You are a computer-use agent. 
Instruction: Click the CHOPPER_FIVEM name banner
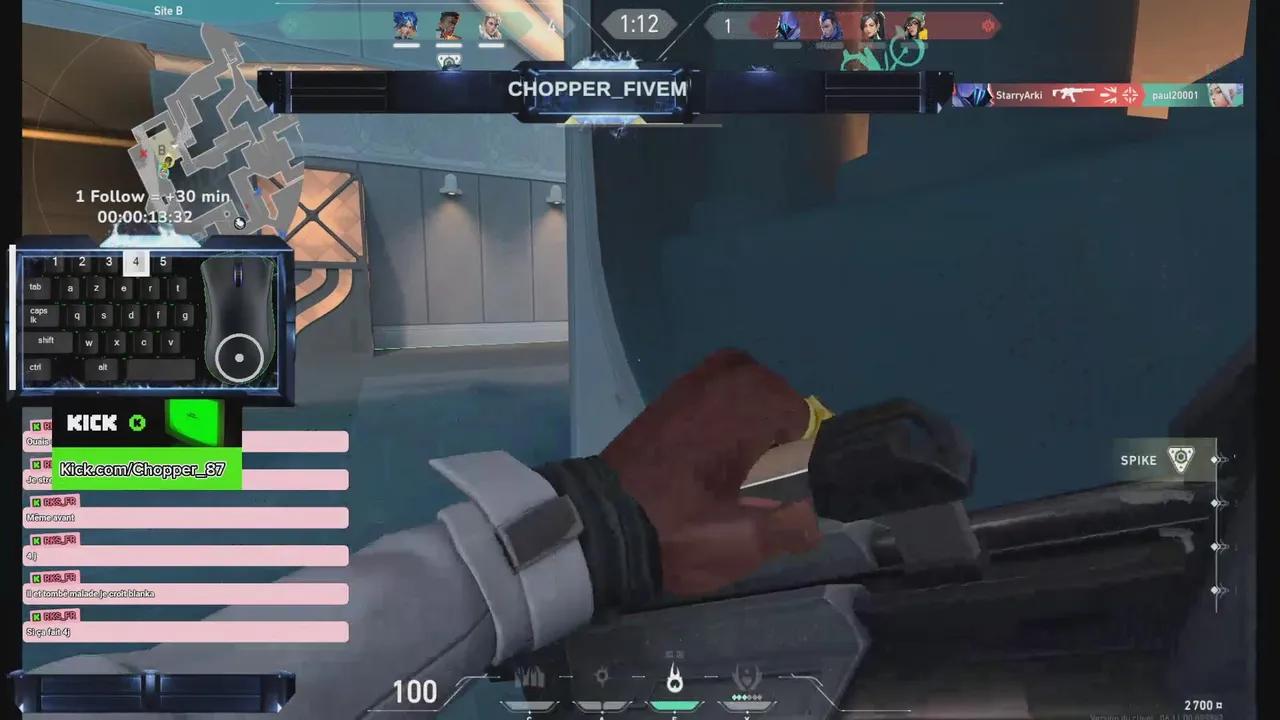click(x=597, y=89)
